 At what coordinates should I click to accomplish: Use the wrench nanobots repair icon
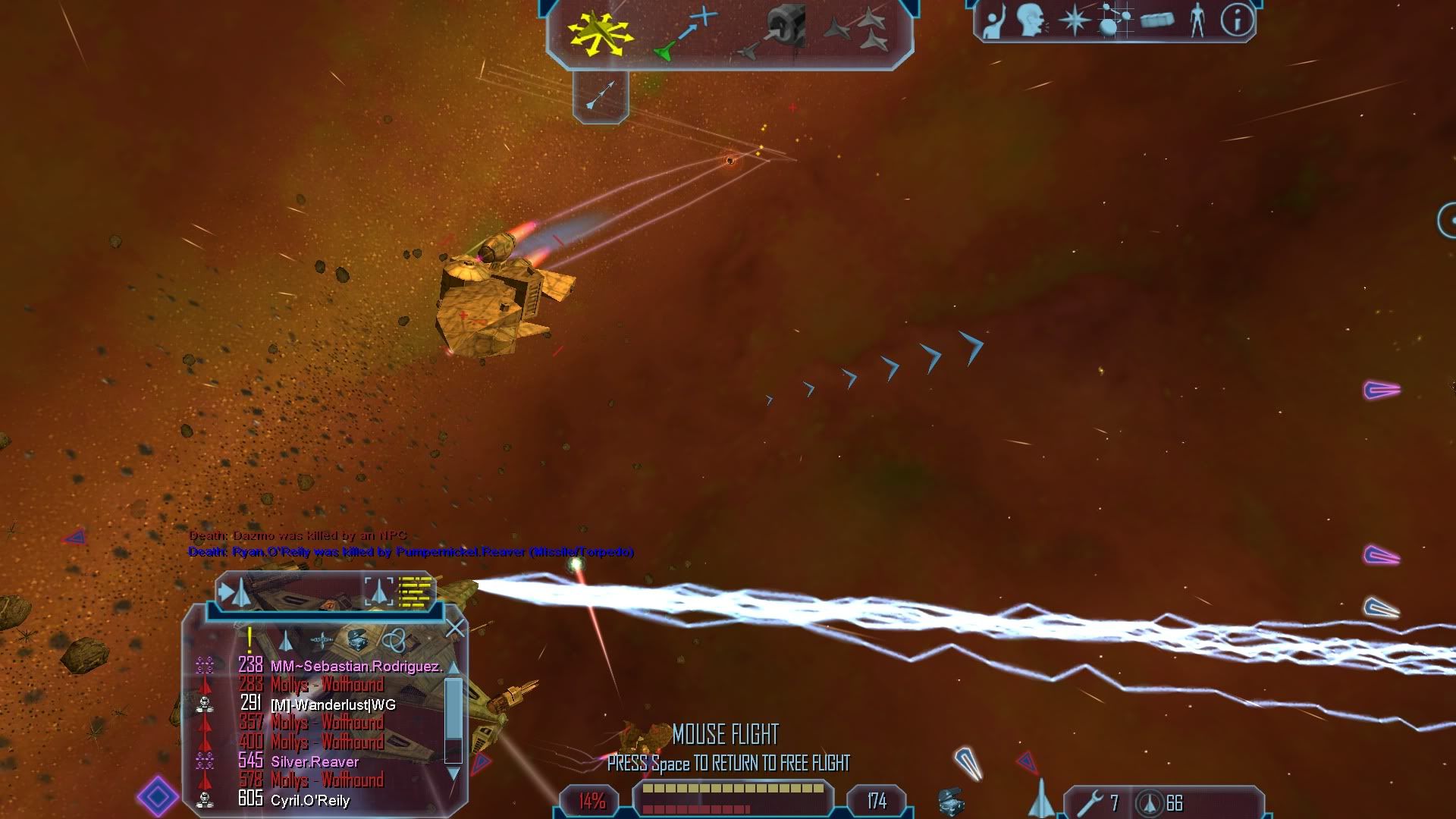pyautogui.click(x=1092, y=802)
